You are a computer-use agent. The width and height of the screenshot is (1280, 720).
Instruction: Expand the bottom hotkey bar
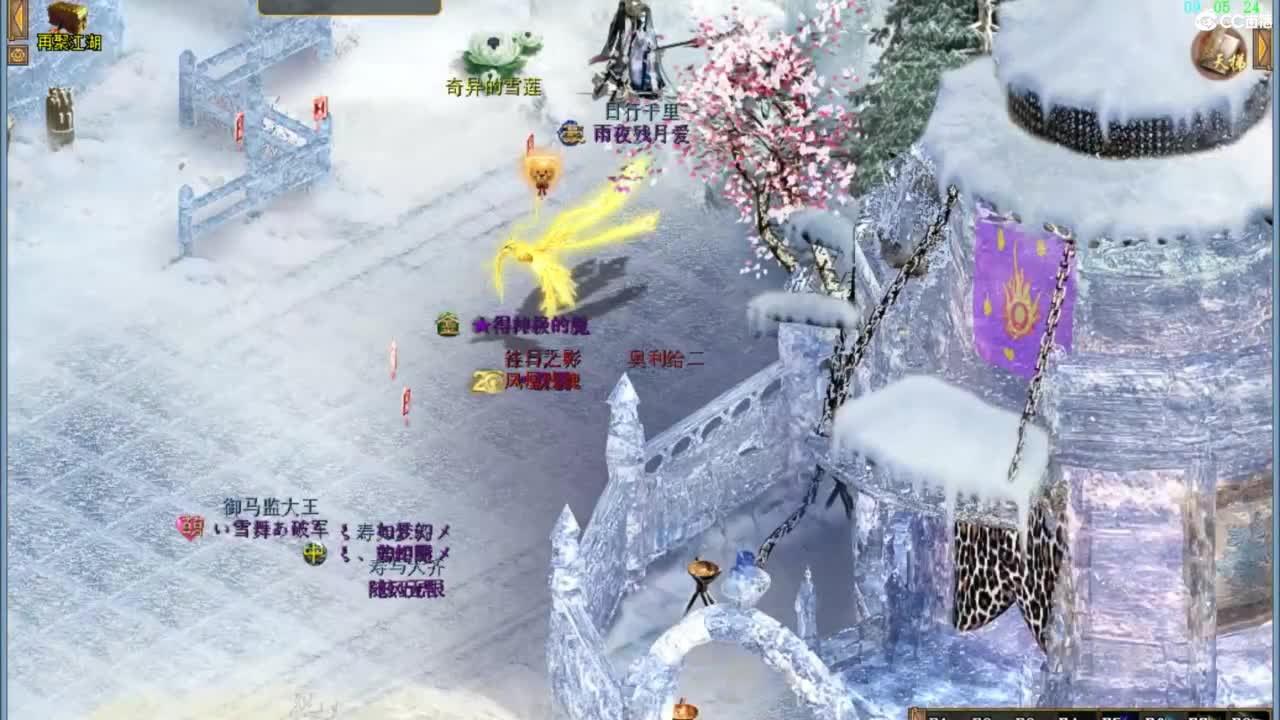click(x=915, y=712)
